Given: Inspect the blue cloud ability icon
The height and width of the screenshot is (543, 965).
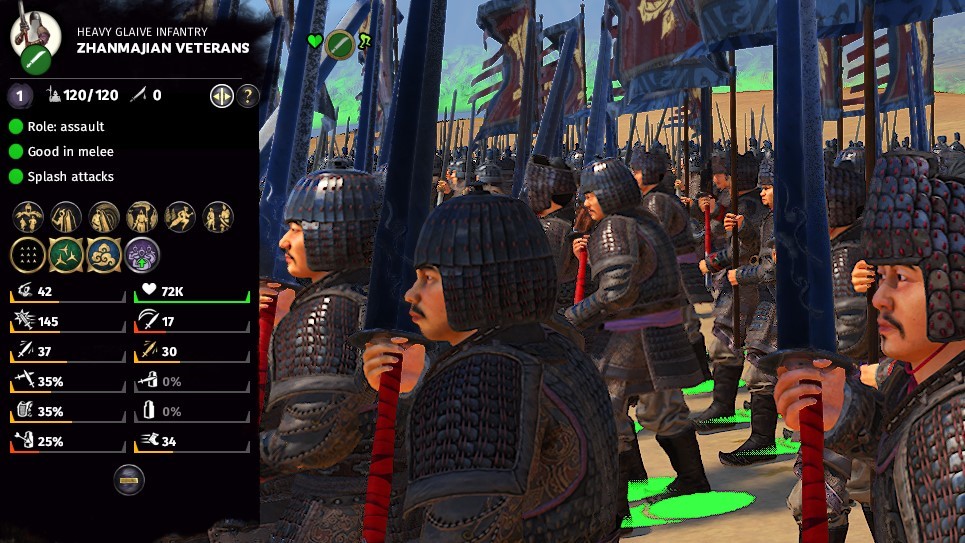Looking at the screenshot, I should point(103,255).
